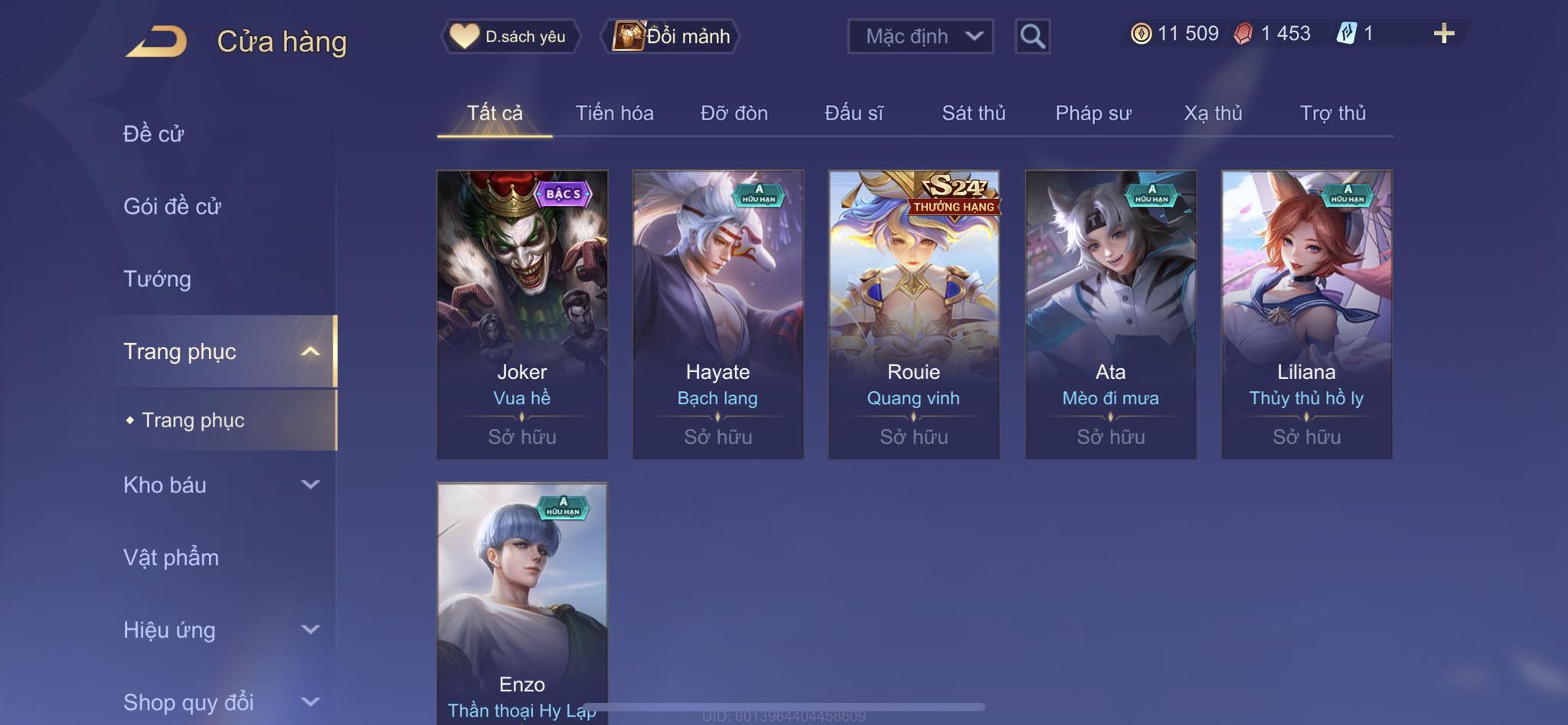Open the Đề cử menu entry

[153, 134]
